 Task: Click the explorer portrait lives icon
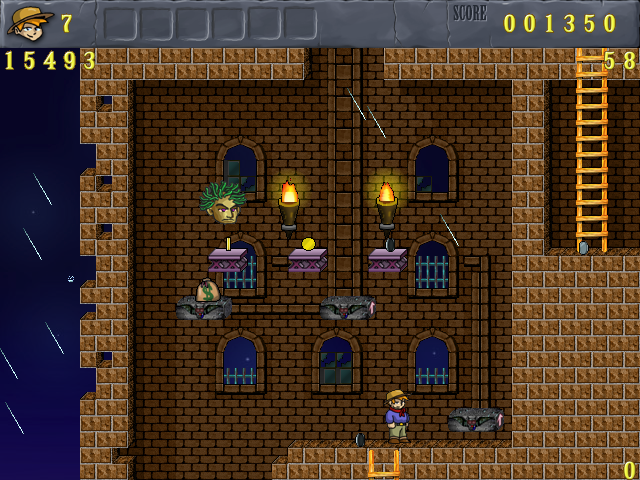pos(29,22)
